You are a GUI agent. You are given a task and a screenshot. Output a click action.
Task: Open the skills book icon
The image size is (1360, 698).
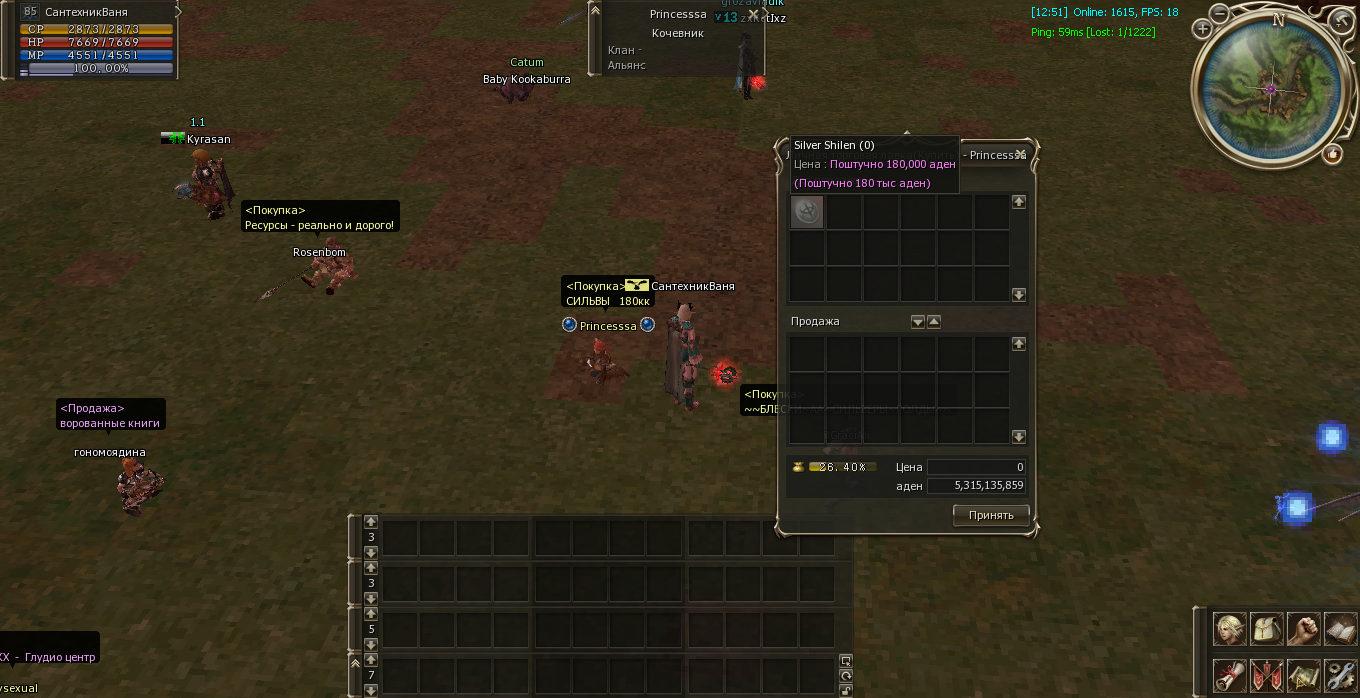coord(1340,629)
